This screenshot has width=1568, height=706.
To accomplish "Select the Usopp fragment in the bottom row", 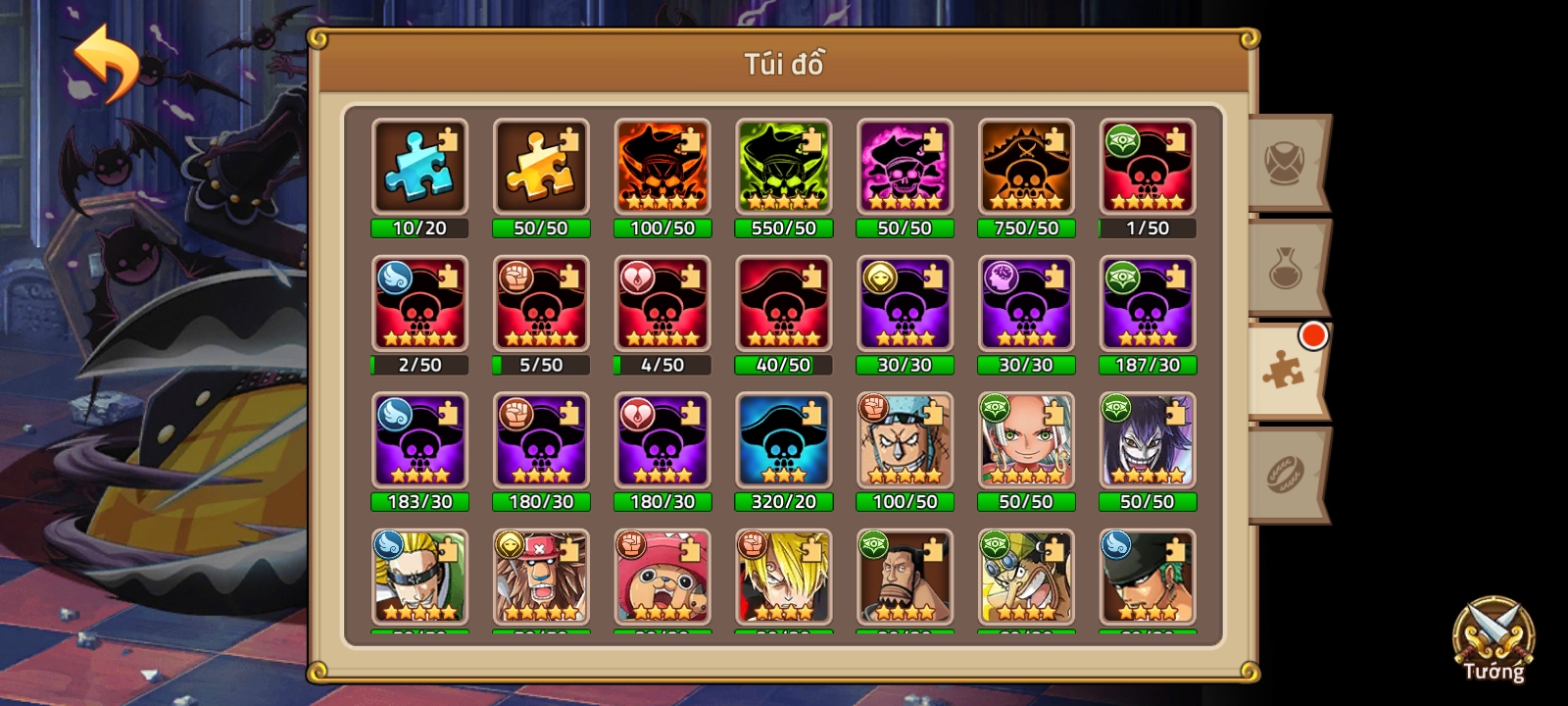I will click(x=1026, y=579).
